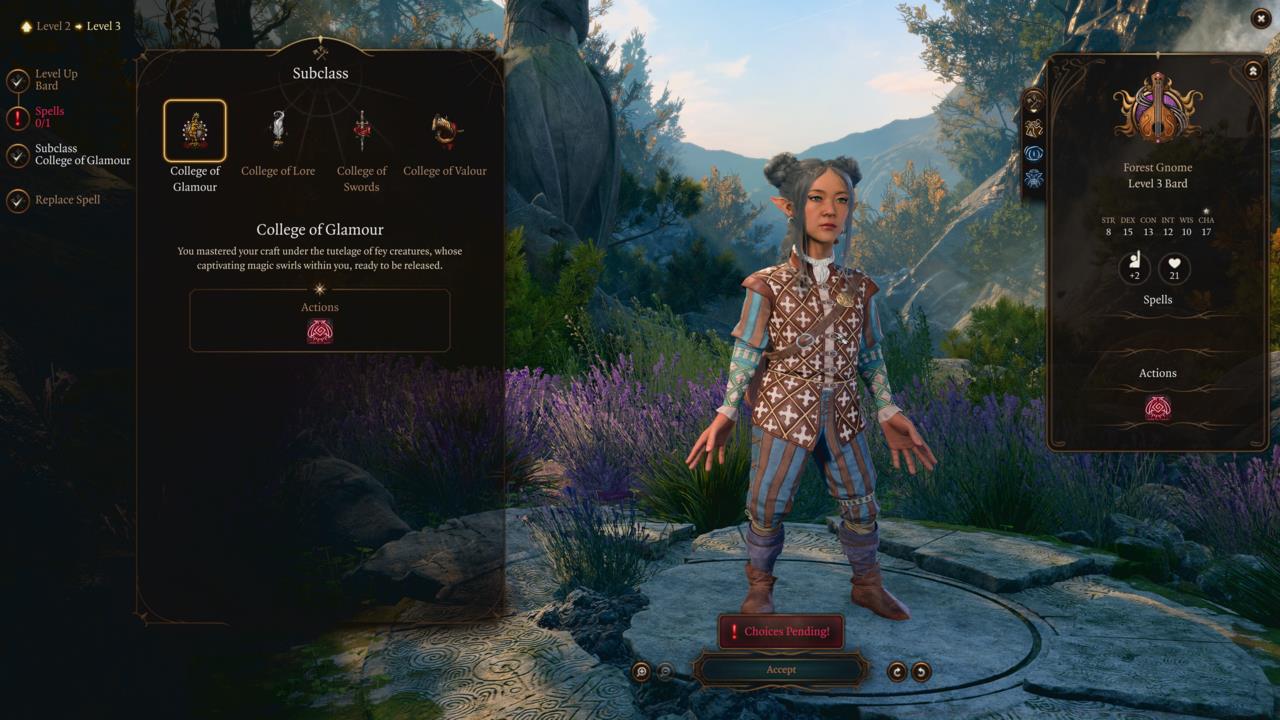Click the Glamour action icon under Actions
1280x720 pixels.
coord(320,331)
